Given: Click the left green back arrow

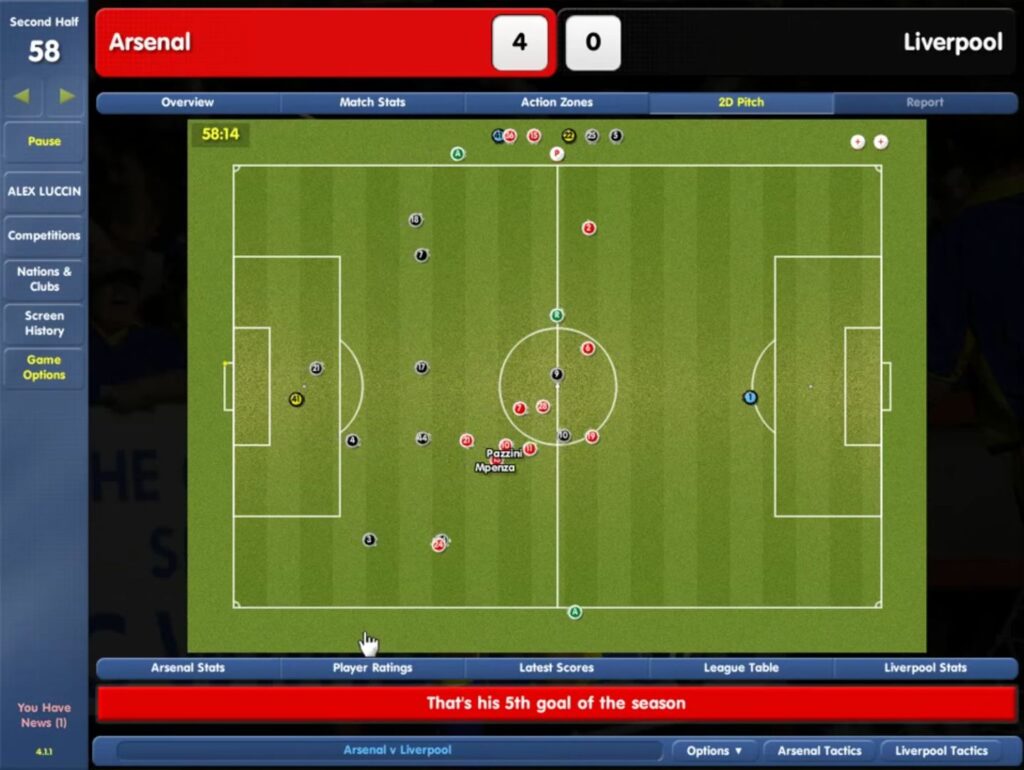Looking at the screenshot, I should click(x=22, y=96).
